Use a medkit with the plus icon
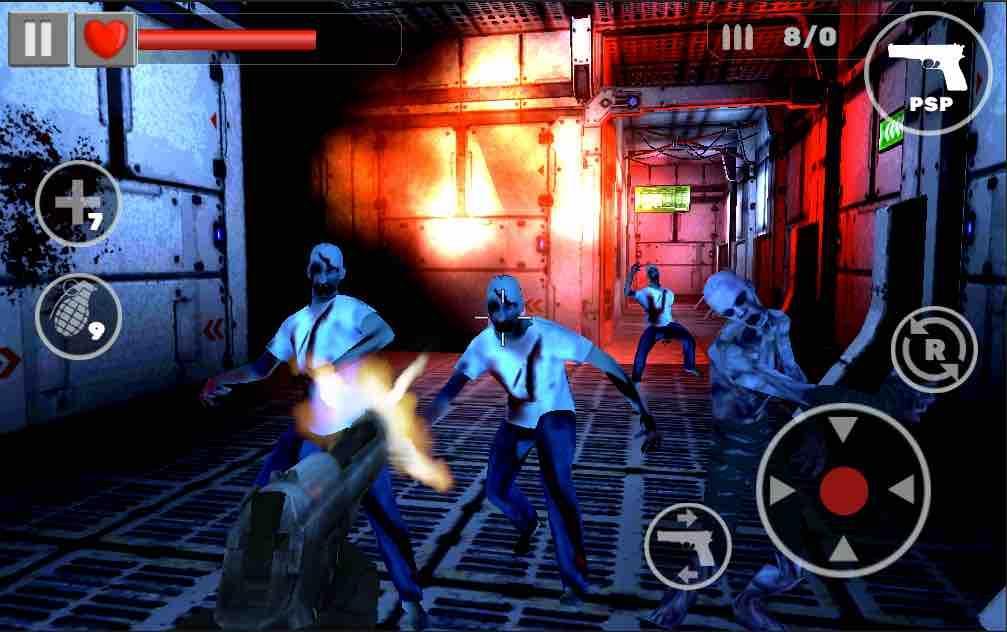 pyautogui.click(x=78, y=204)
